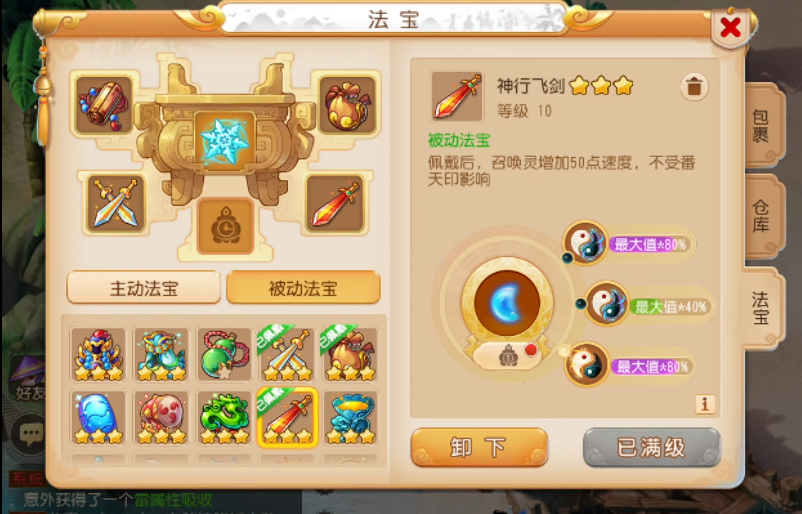Pick the blue egg treasure in the list

pos(98,416)
